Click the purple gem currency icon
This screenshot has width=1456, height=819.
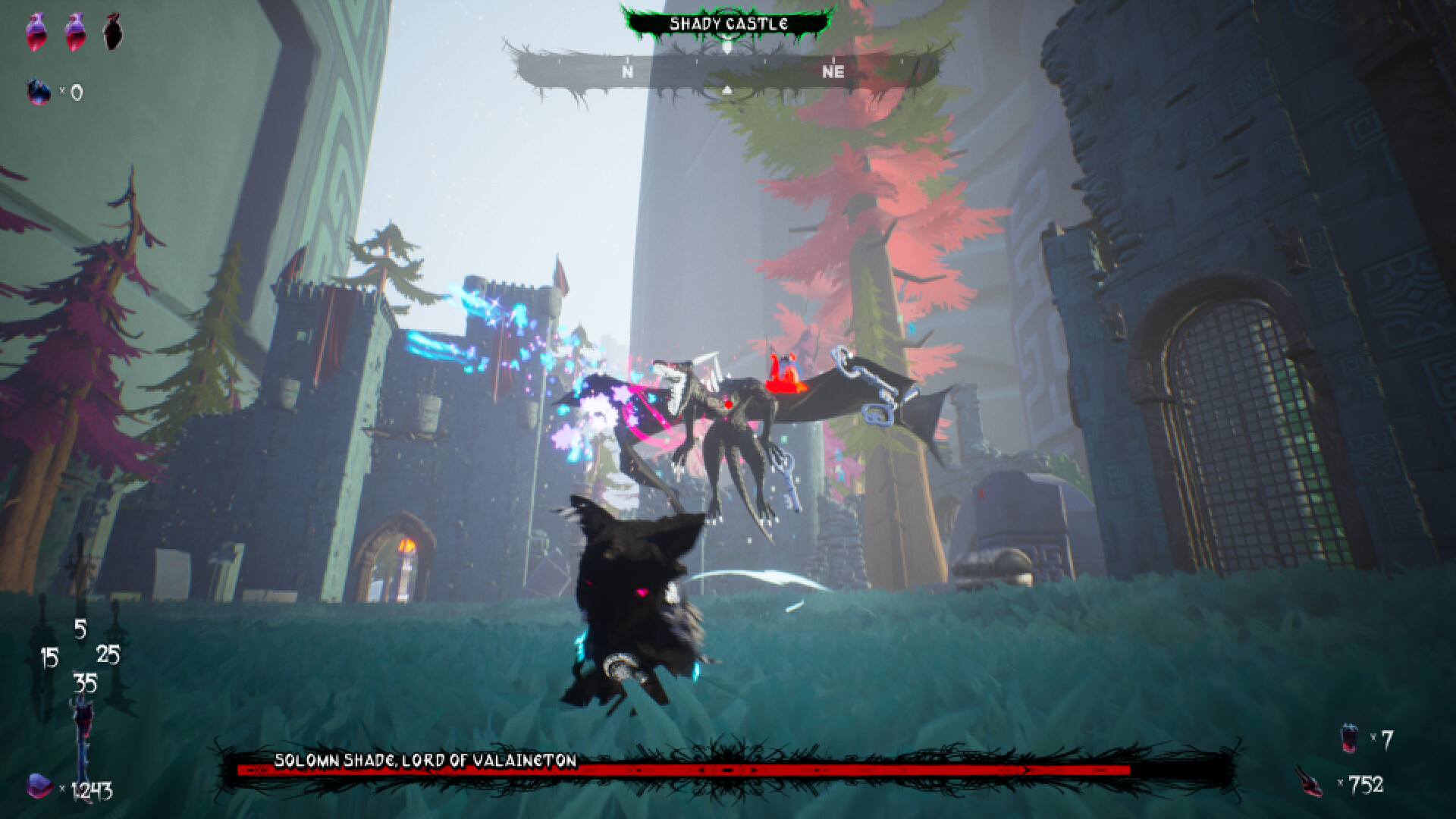[x=39, y=786]
